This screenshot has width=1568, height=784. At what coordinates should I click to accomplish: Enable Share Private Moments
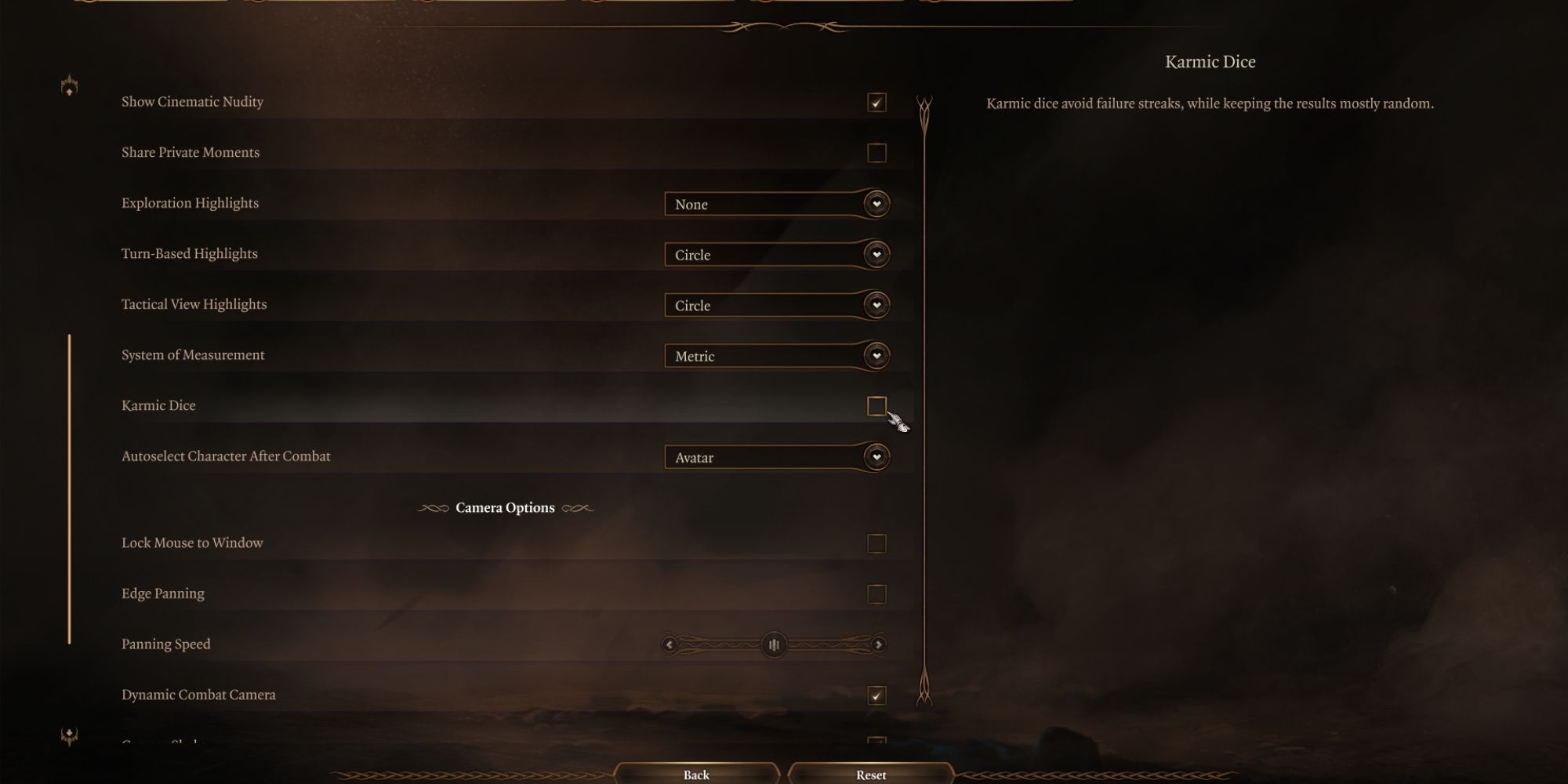coord(876,152)
